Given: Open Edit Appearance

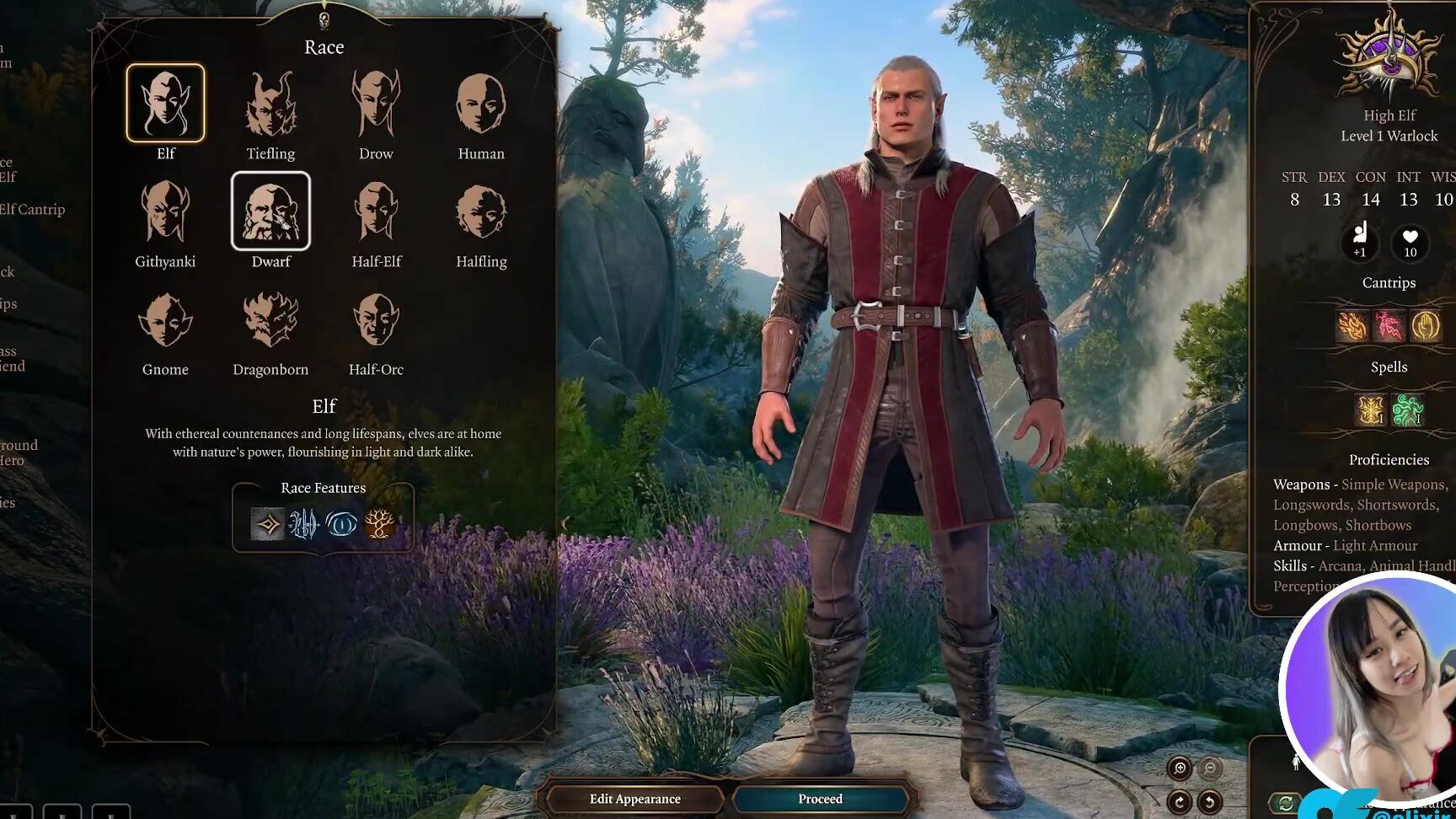Looking at the screenshot, I should pyautogui.click(x=635, y=798).
